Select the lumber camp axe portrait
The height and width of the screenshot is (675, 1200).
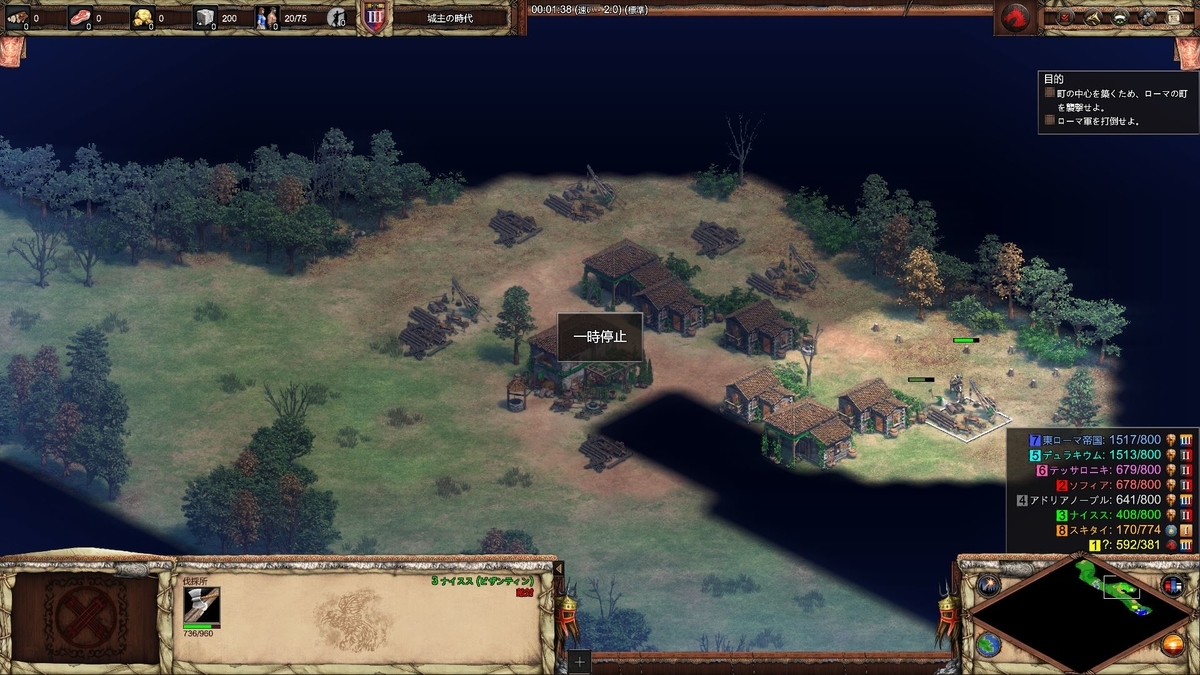coord(201,606)
